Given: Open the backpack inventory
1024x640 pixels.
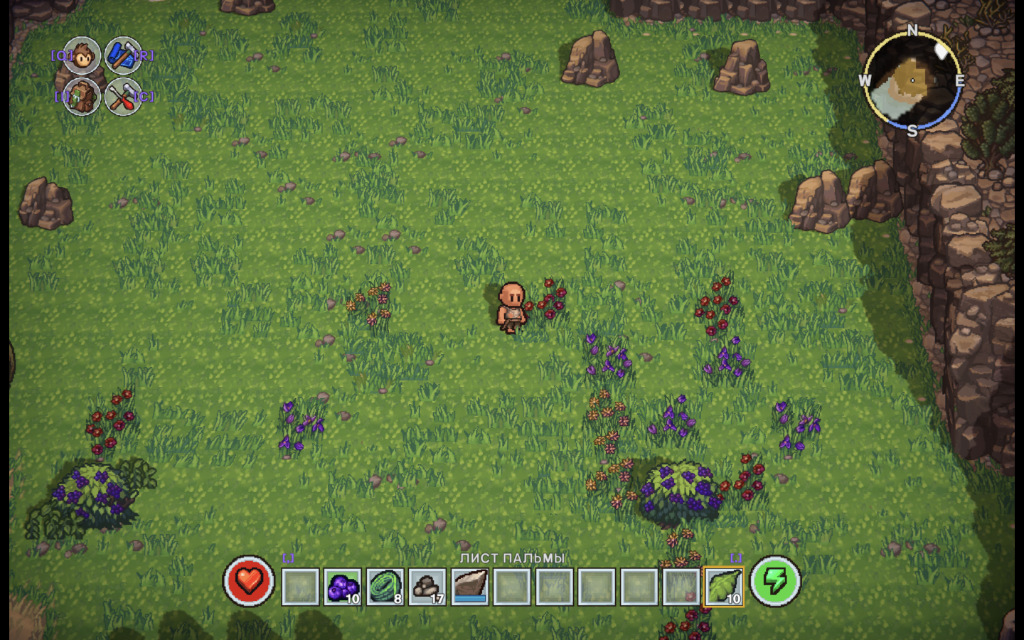Looking at the screenshot, I should pos(82,96).
